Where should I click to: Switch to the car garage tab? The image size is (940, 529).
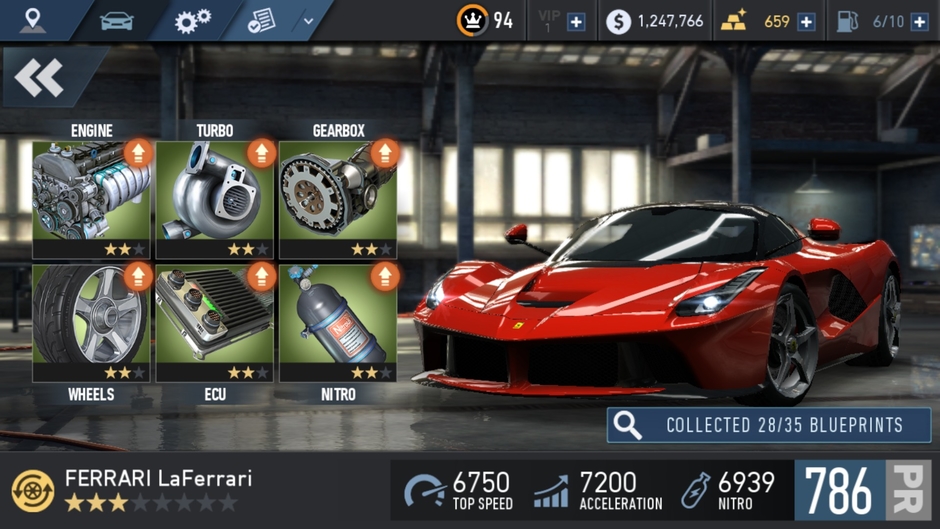click(x=116, y=20)
